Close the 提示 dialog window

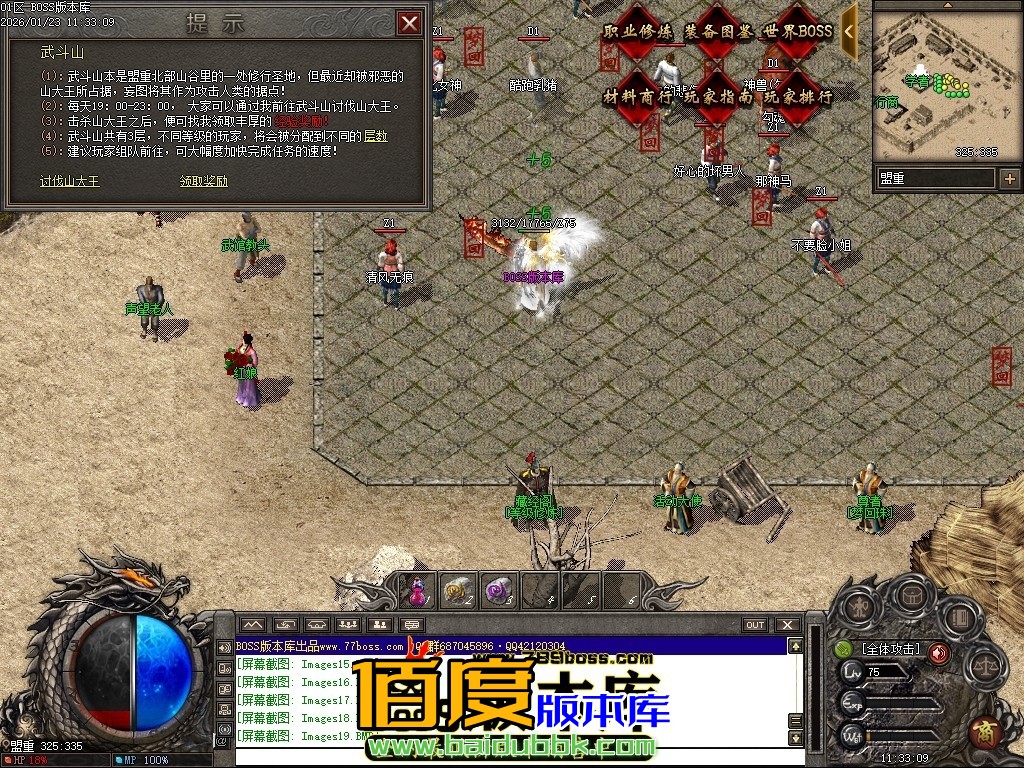point(409,23)
